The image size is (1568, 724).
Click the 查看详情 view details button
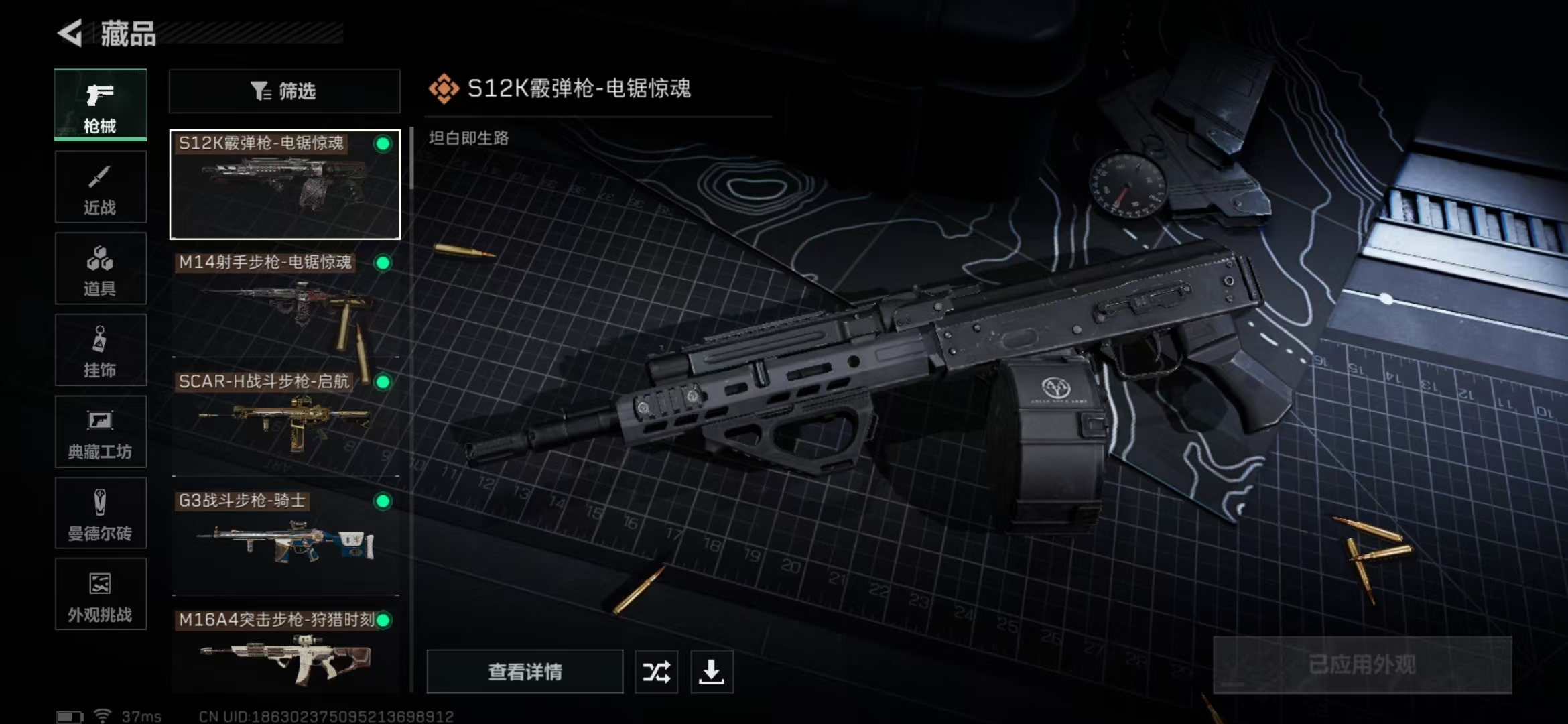click(x=525, y=672)
